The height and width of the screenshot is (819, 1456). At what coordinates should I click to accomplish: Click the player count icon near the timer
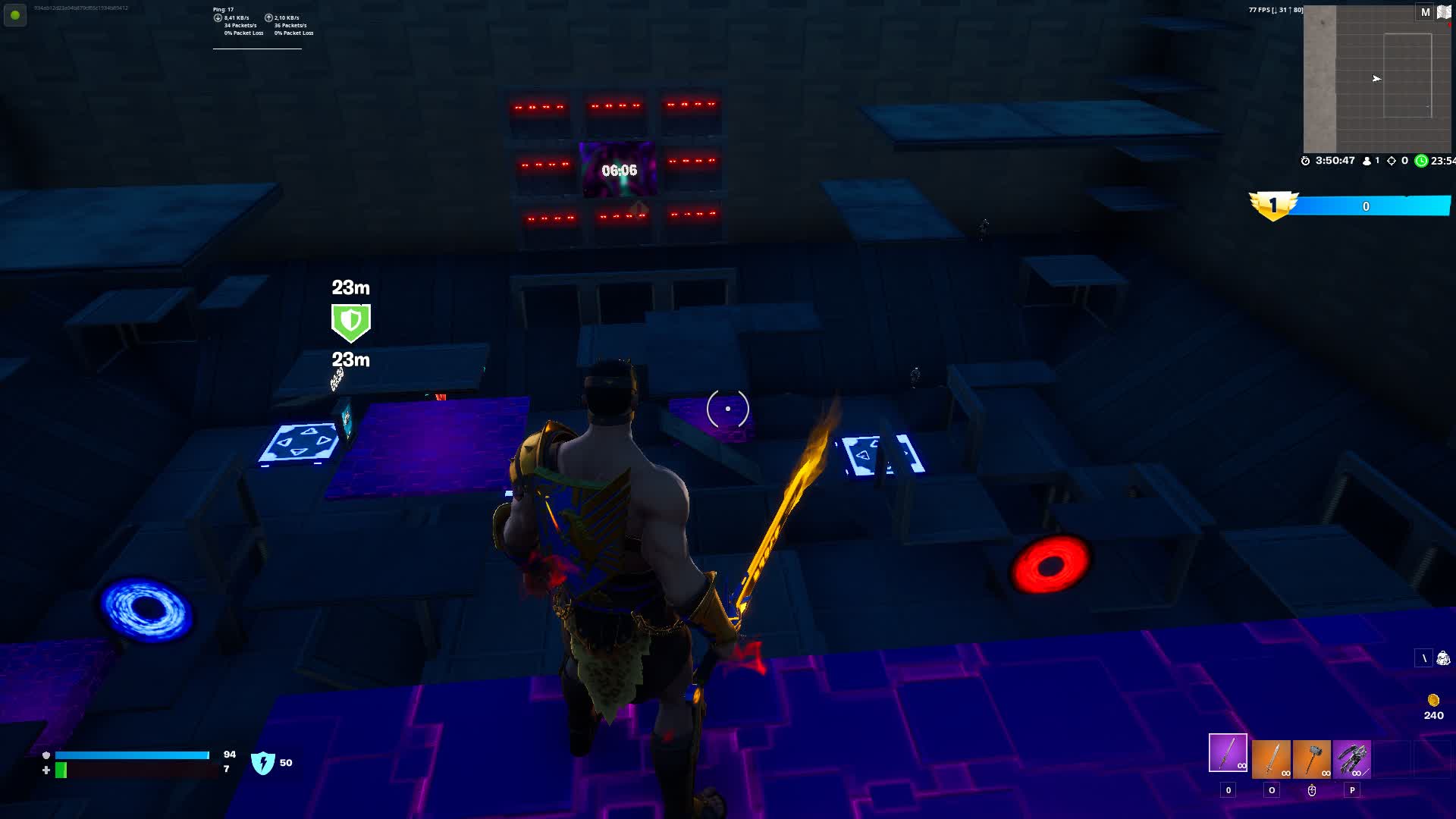(1365, 160)
